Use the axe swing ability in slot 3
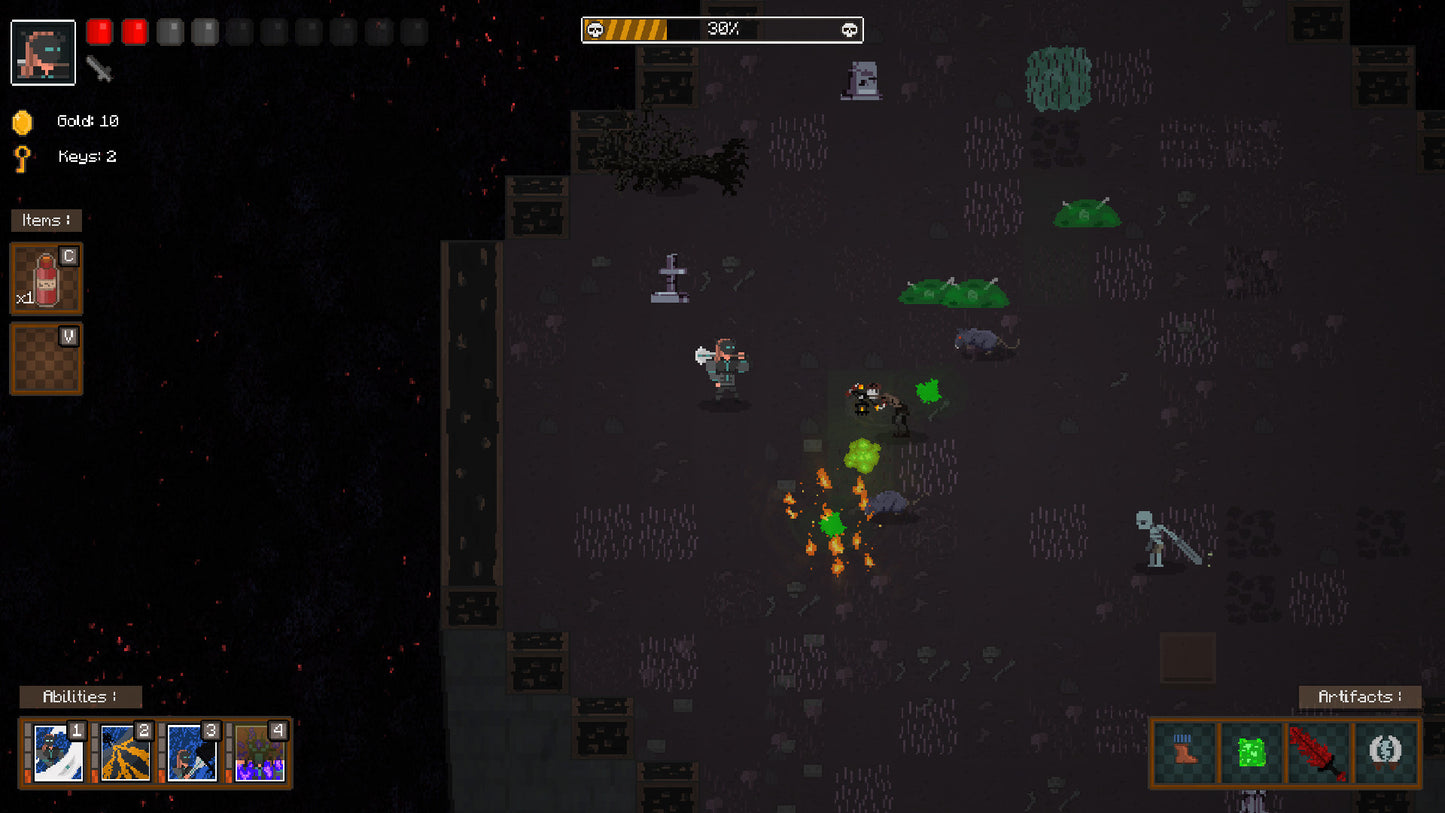This screenshot has height=813, width=1445. point(188,751)
